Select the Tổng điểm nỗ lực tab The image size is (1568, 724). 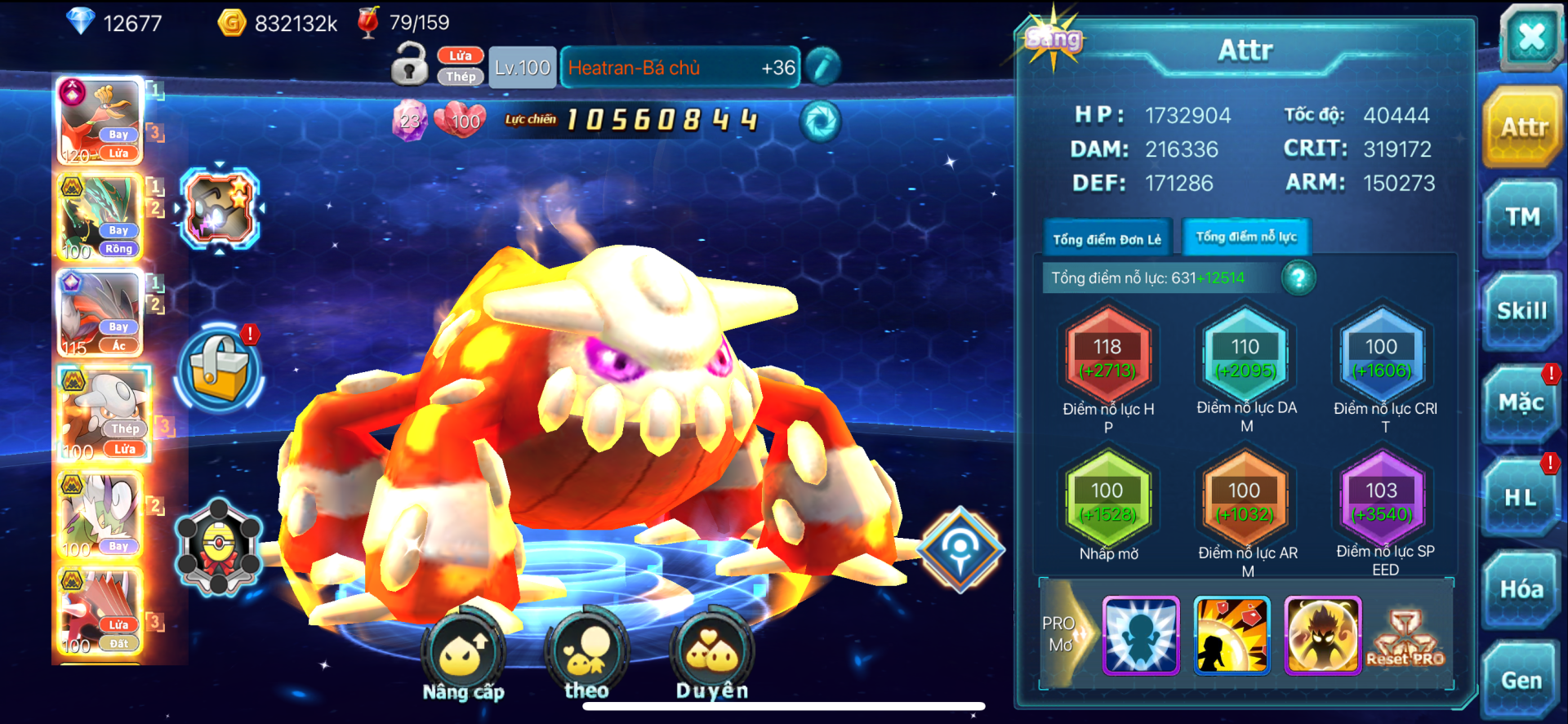click(1246, 238)
